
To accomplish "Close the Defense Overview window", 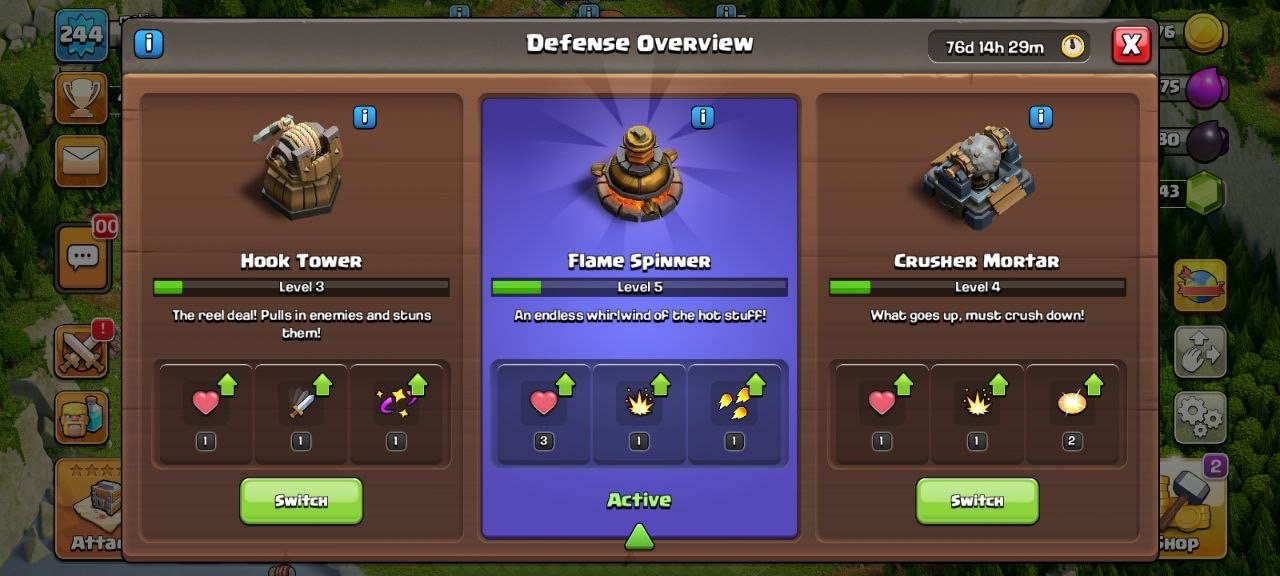I will 1131,45.
